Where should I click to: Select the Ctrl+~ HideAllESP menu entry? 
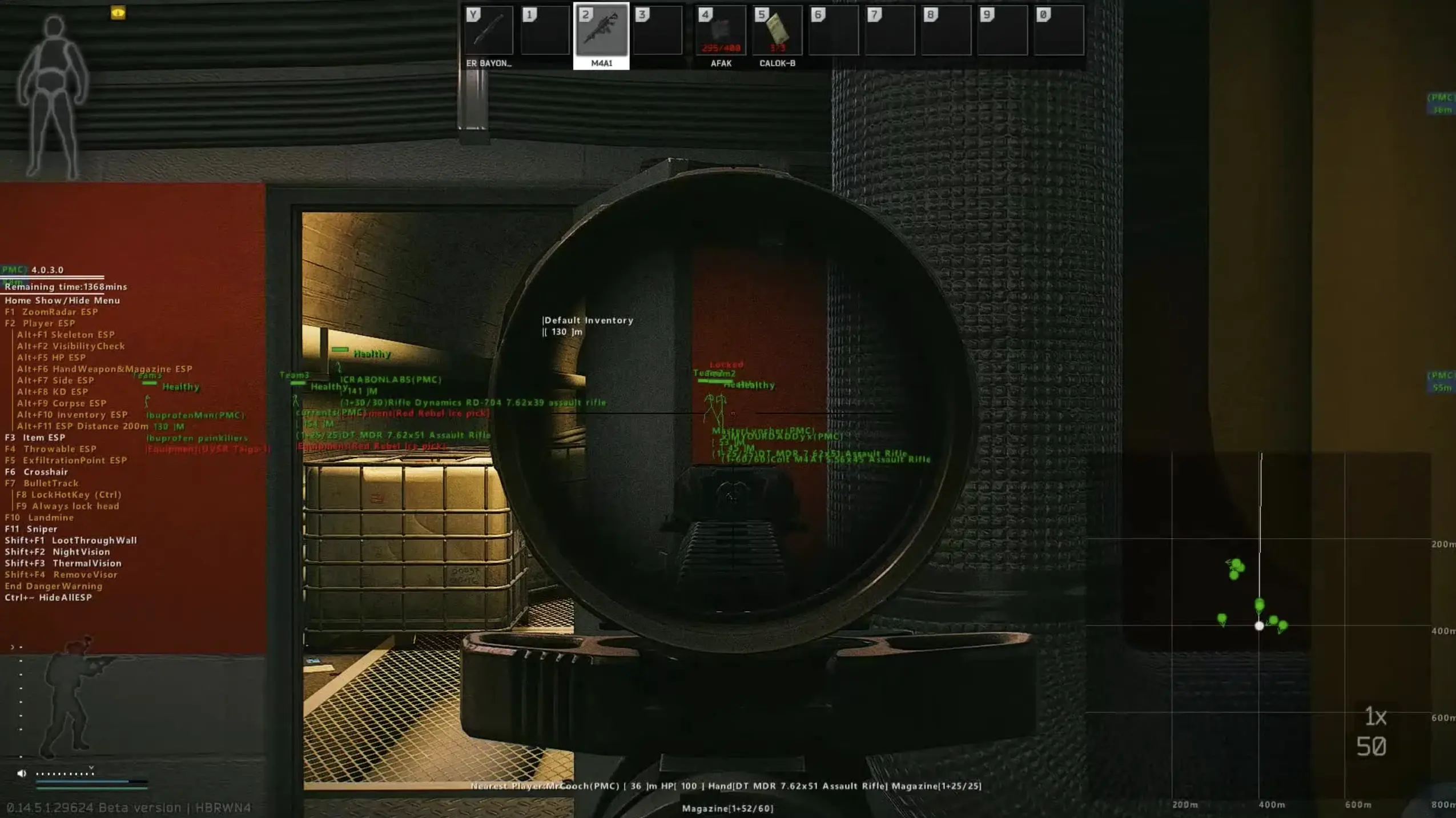(50, 597)
